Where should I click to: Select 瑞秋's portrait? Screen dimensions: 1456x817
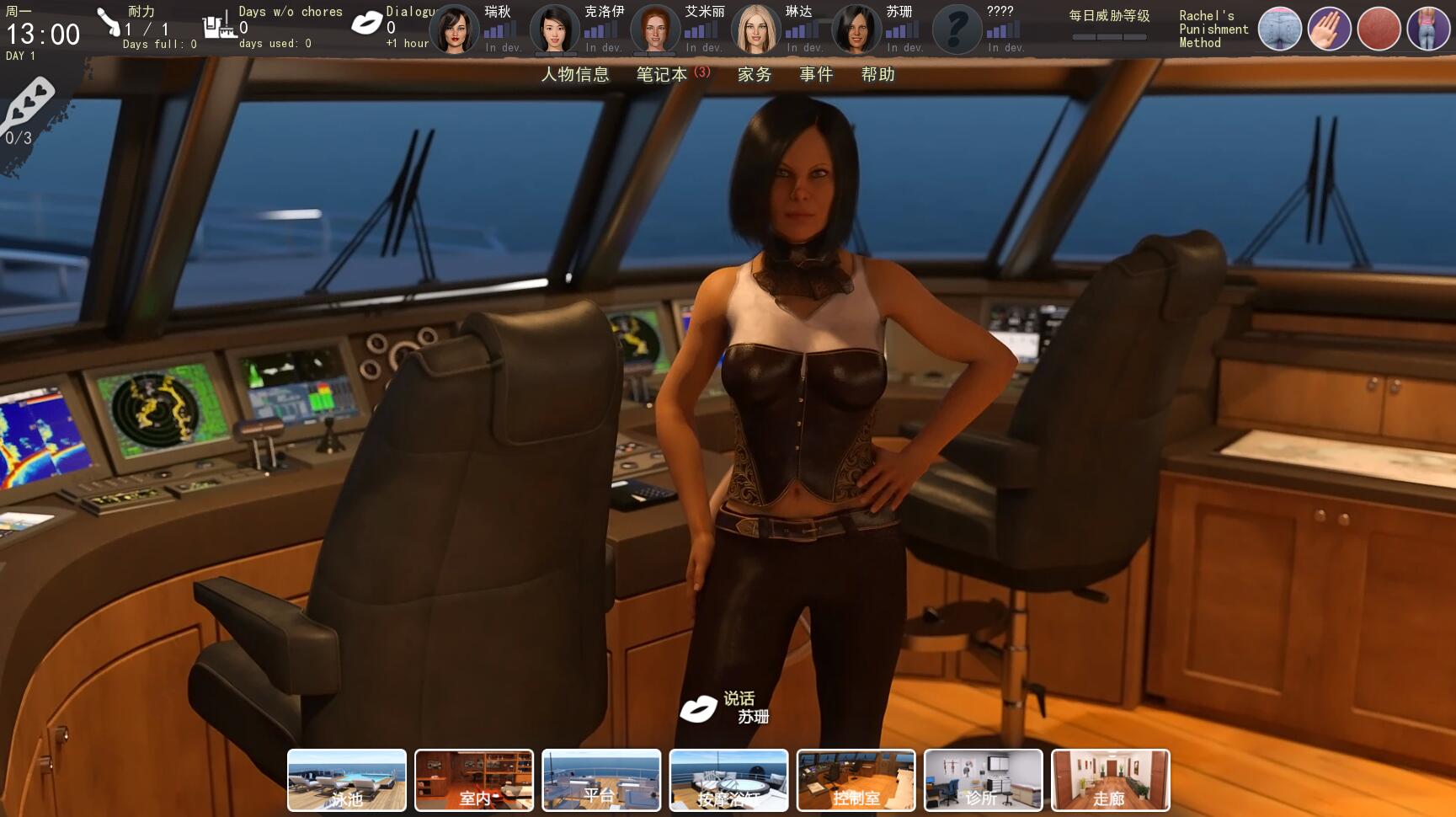pyautogui.click(x=455, y=29)
